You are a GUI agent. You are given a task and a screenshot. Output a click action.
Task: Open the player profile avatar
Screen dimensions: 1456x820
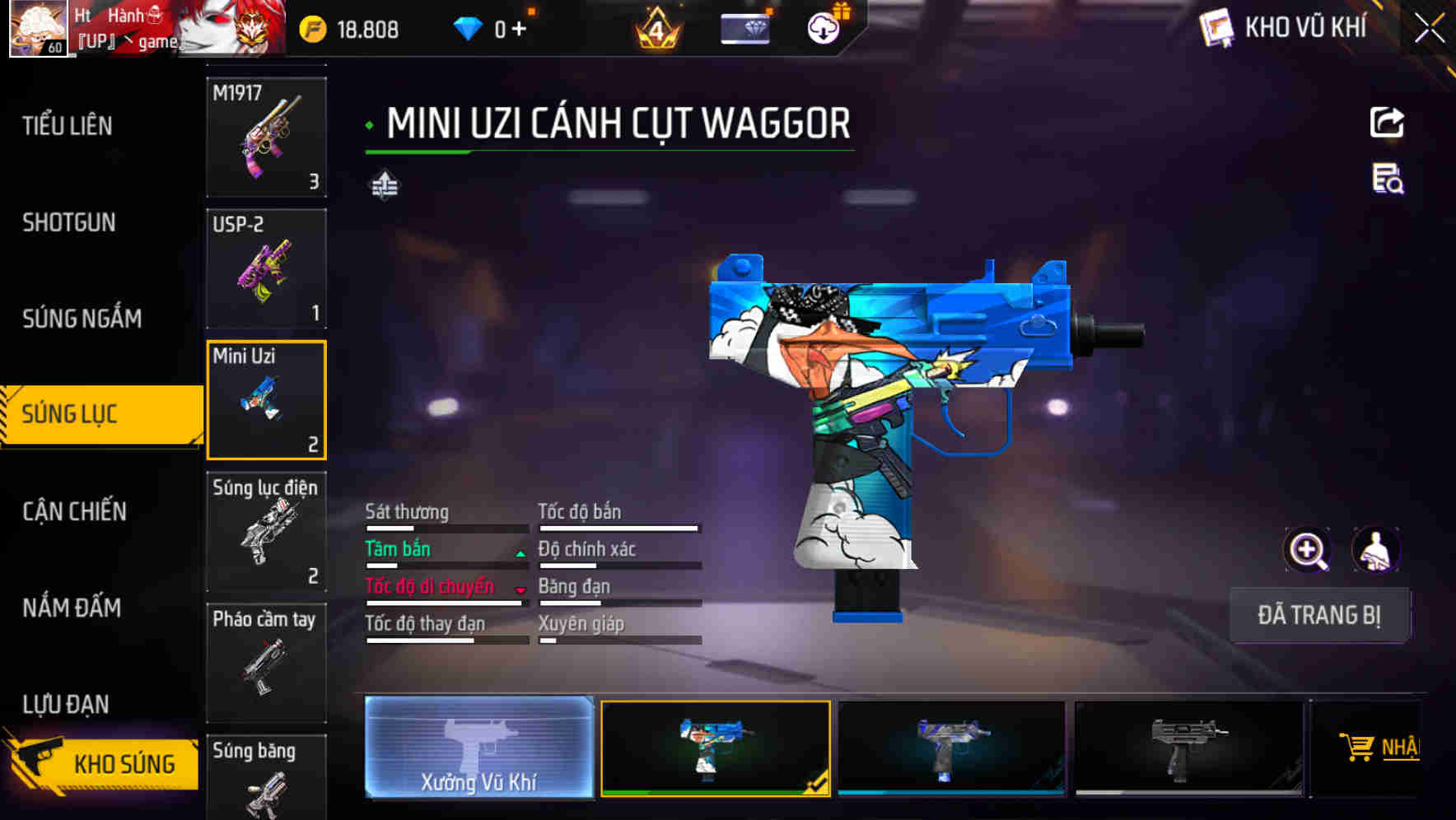pyautogui.click(x=38, y=28)
